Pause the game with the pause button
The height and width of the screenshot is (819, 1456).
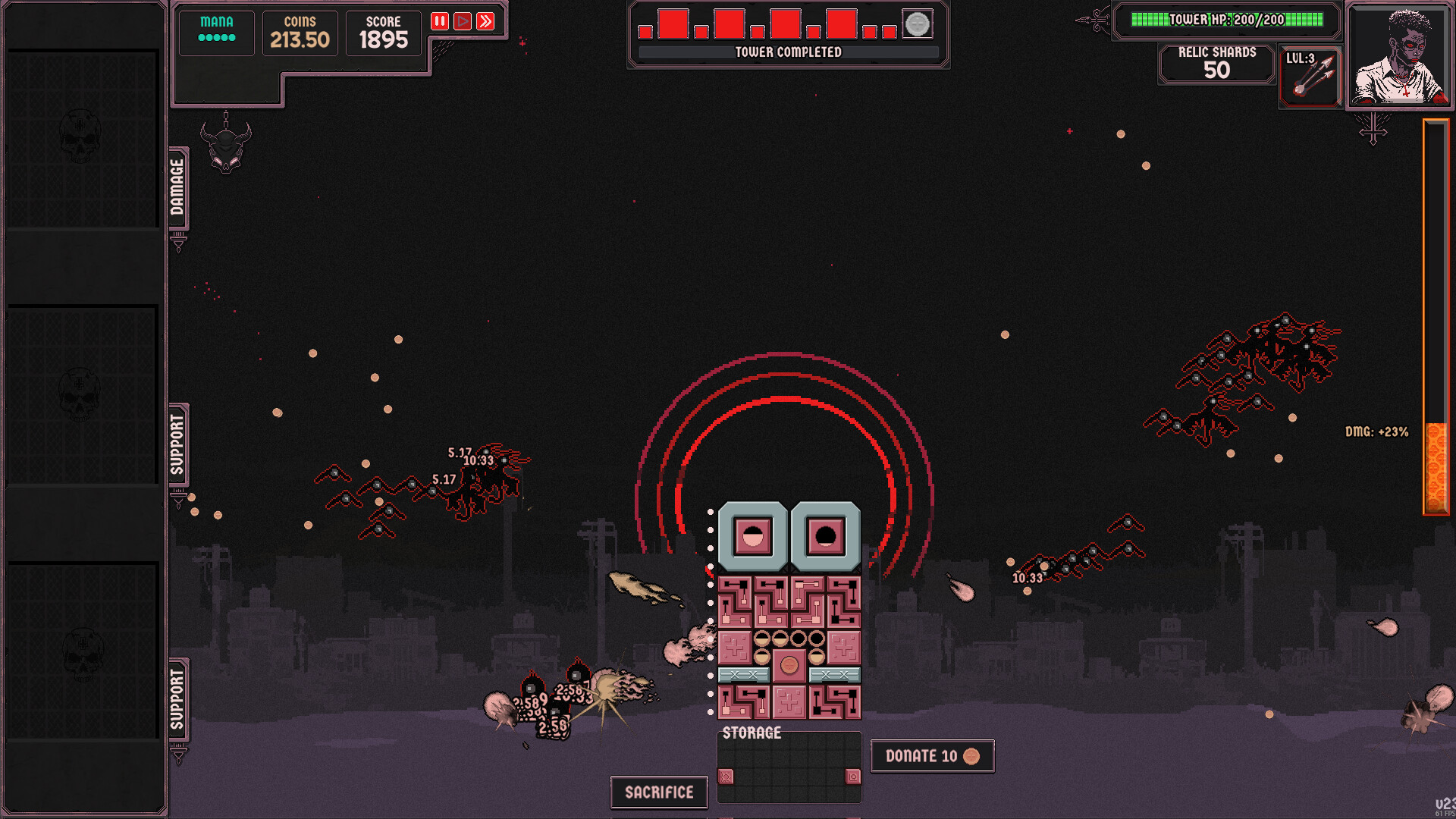[439, 21]
